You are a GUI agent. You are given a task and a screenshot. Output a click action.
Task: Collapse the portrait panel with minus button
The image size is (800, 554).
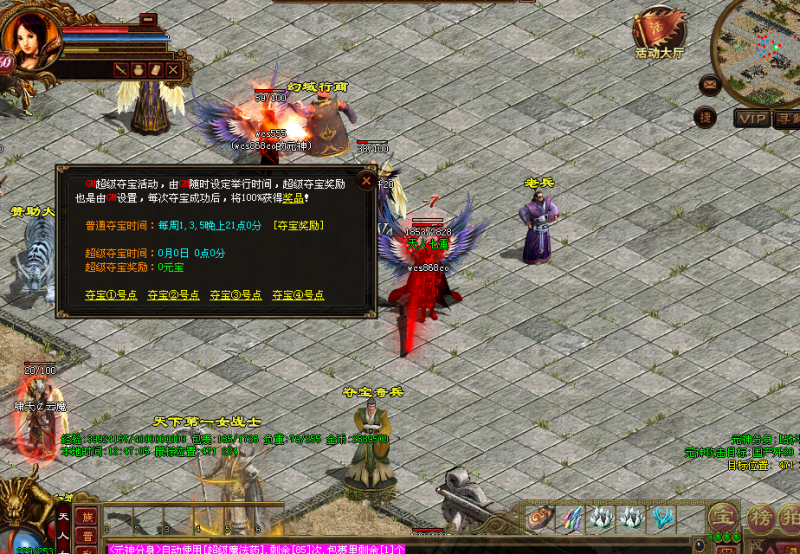[148, 19]
